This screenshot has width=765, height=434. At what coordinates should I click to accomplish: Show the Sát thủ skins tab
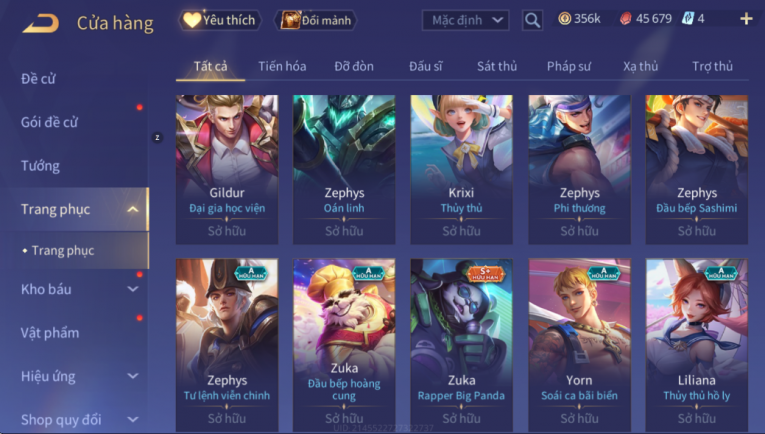(497, 66)
